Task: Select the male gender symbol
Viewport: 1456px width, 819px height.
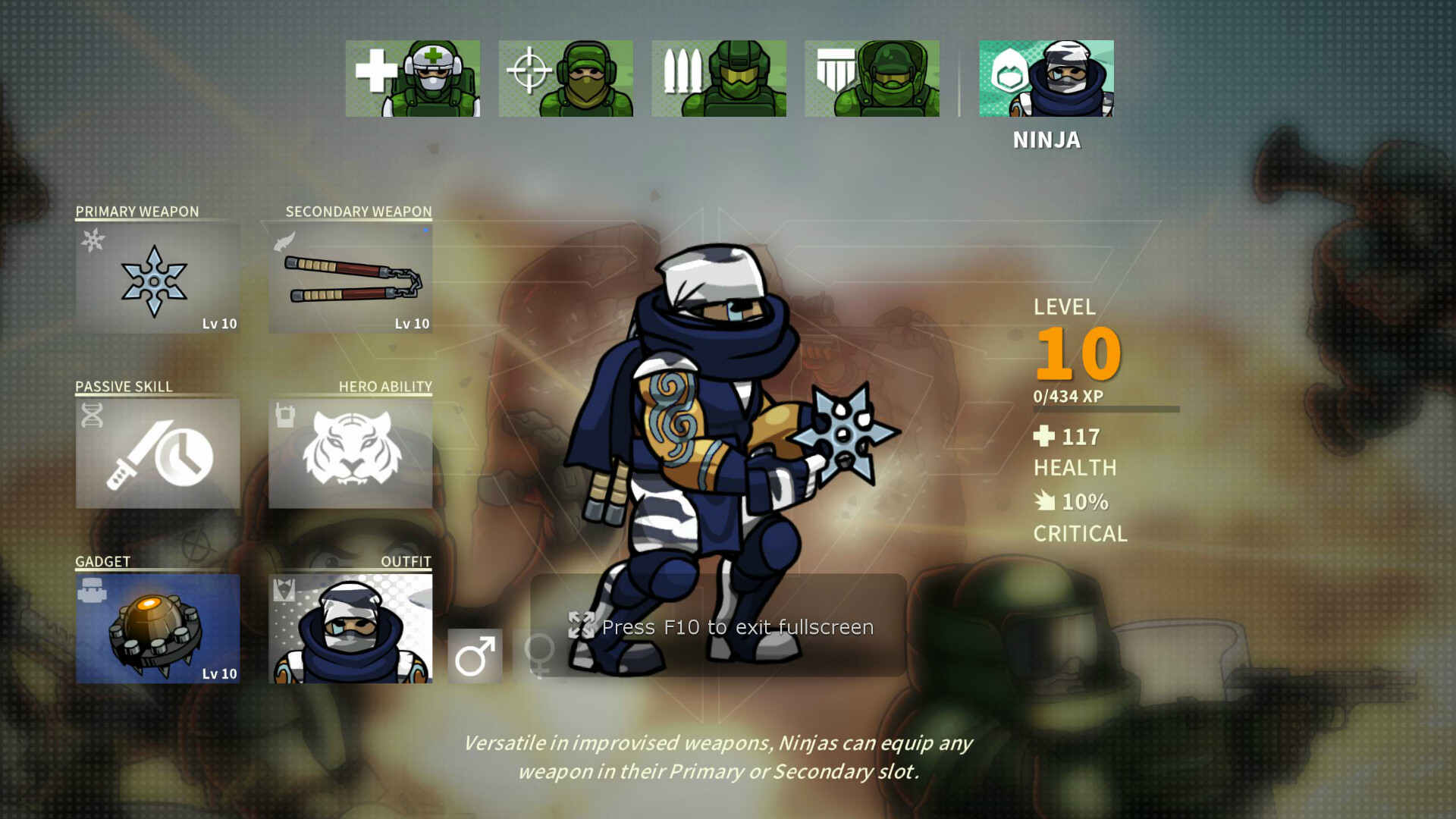Action: tap(475, 654)
